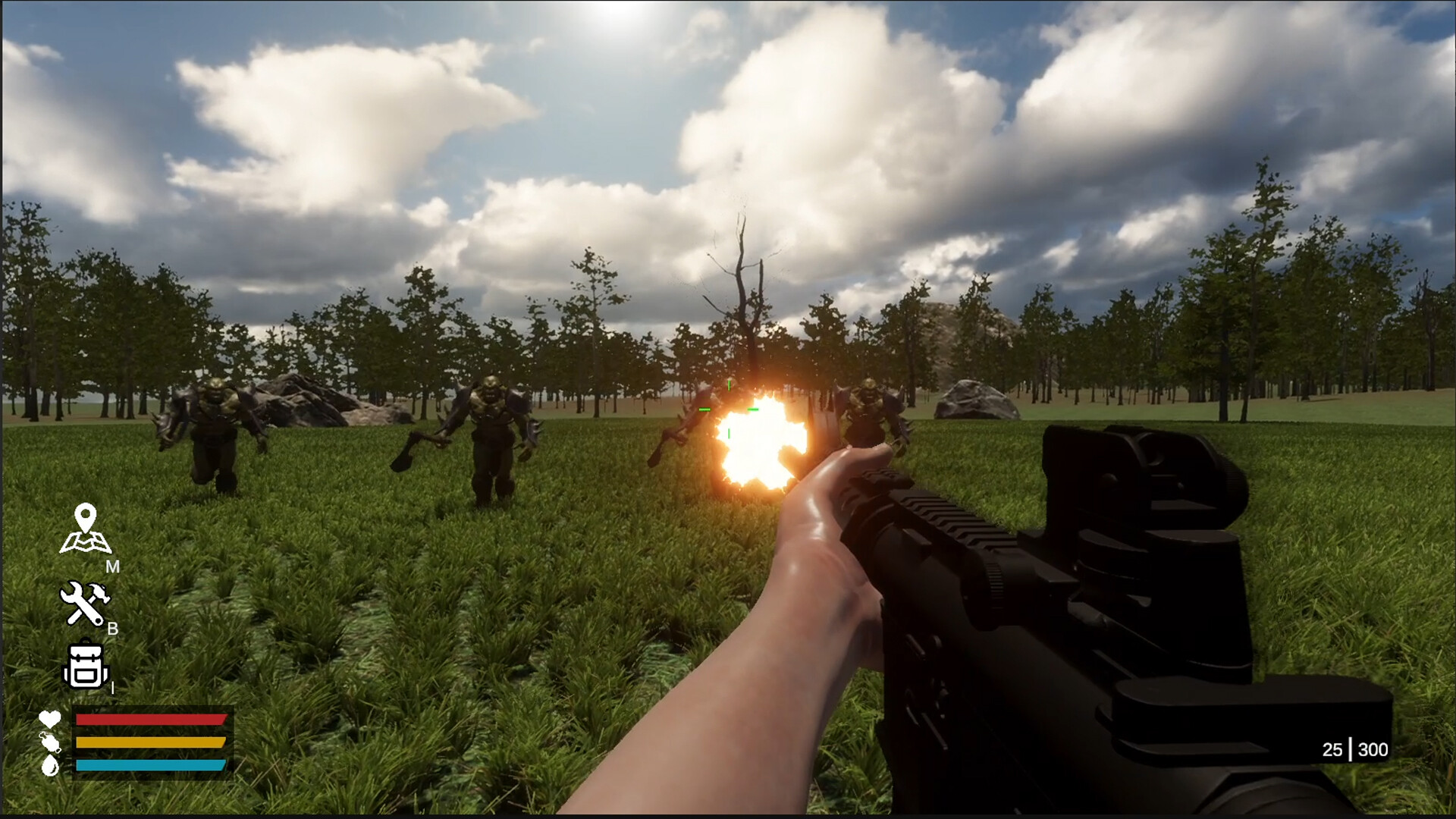Click the green crosshair reticle
This screenshot has height=819, width=1456.
coord(728,409)
